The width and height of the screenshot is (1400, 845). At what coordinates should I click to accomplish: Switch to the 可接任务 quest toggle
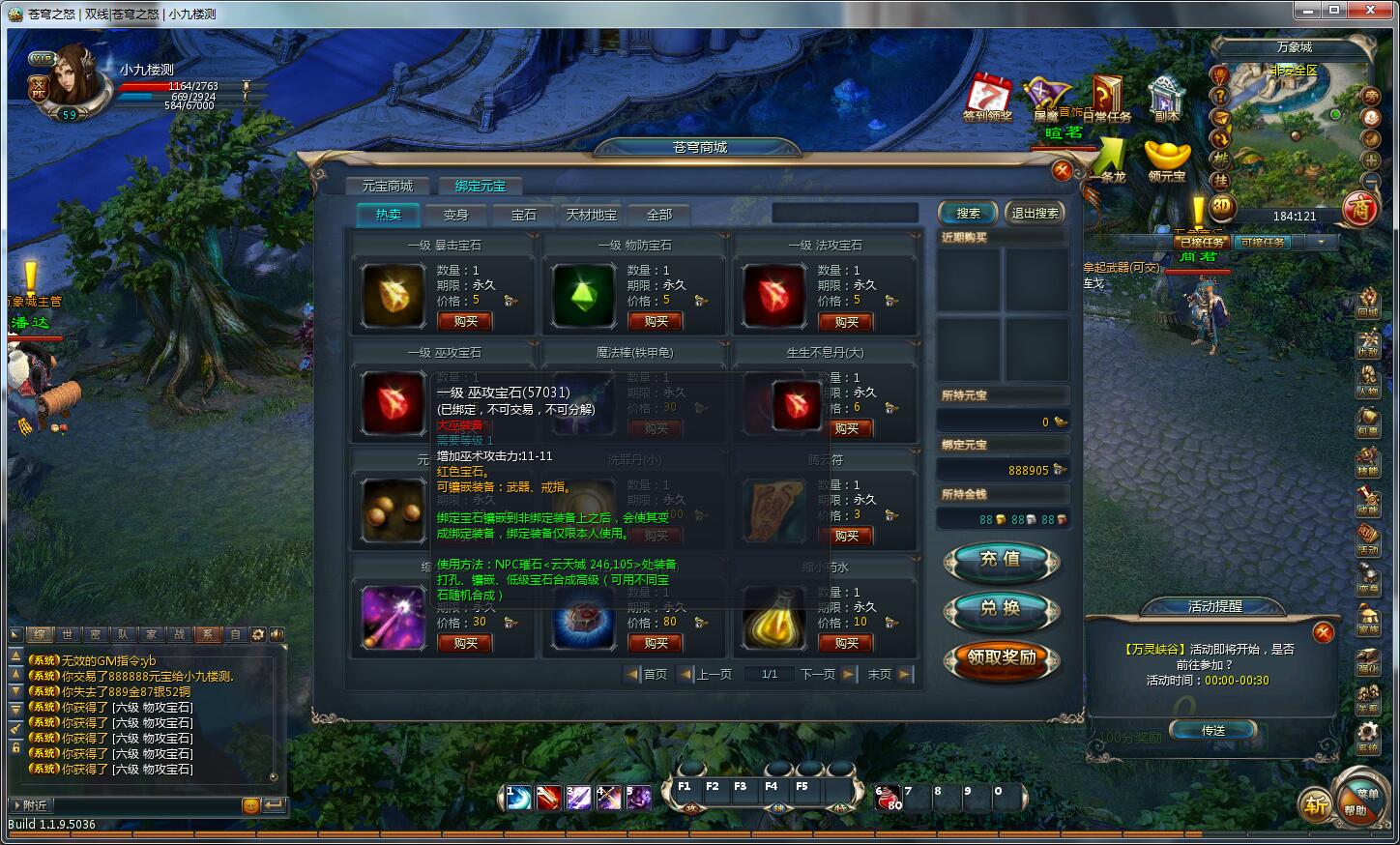pos(1263,242)
